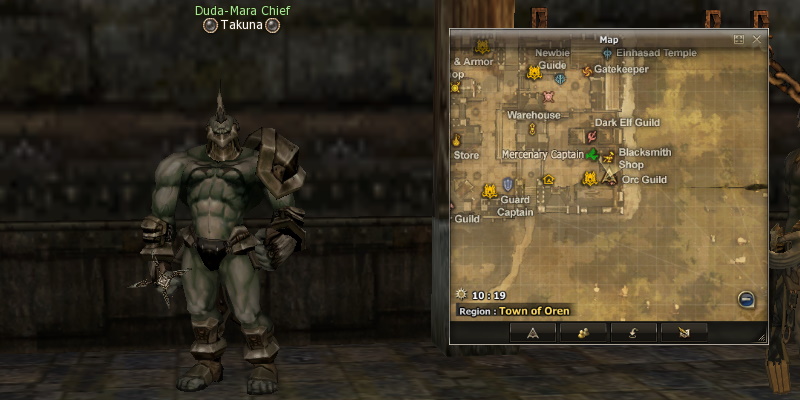
Task: Zoom out the map with minus button
Action: [x=746, y=299]
